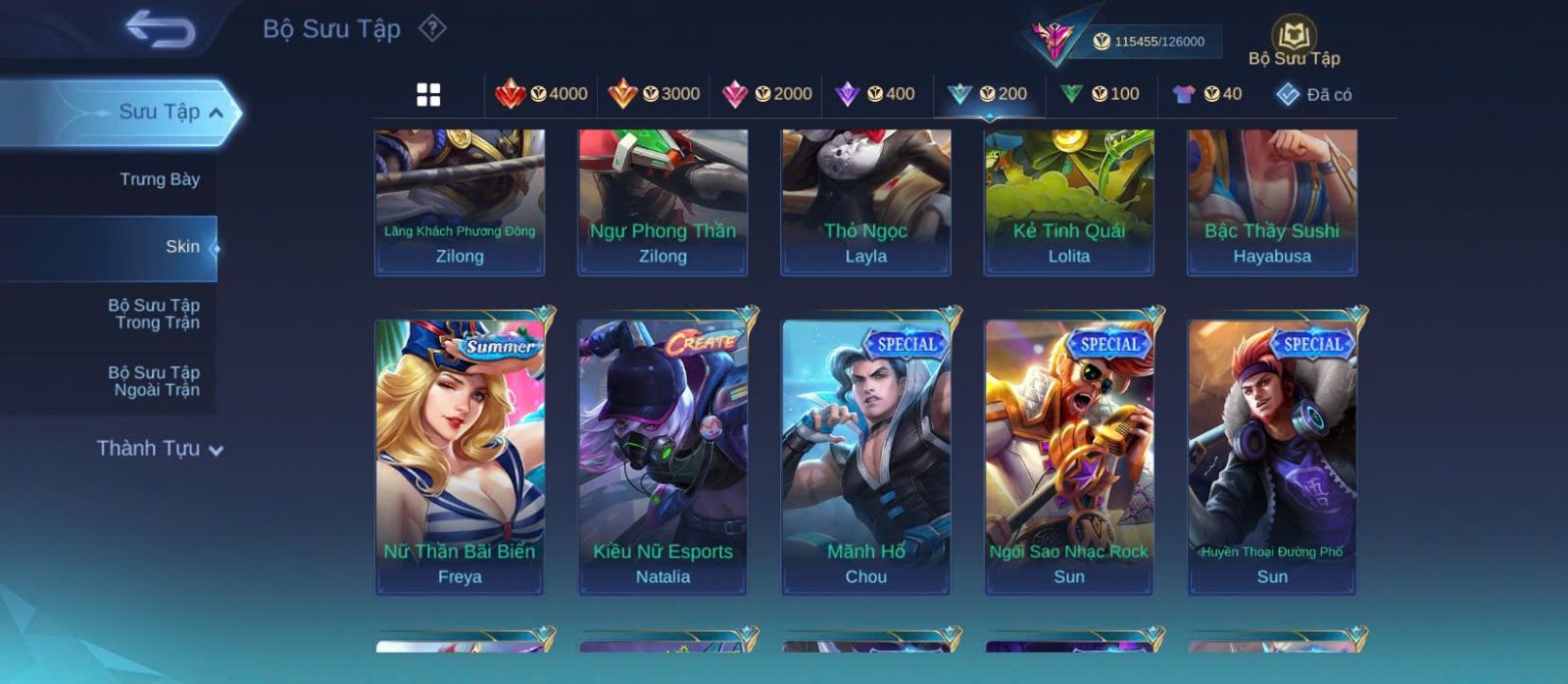Image resolution: width=1568 pixels, height=684 pixels.
Task: Select Bộ Sưu Tập Trong Trận entry
Action: [155, 314]
